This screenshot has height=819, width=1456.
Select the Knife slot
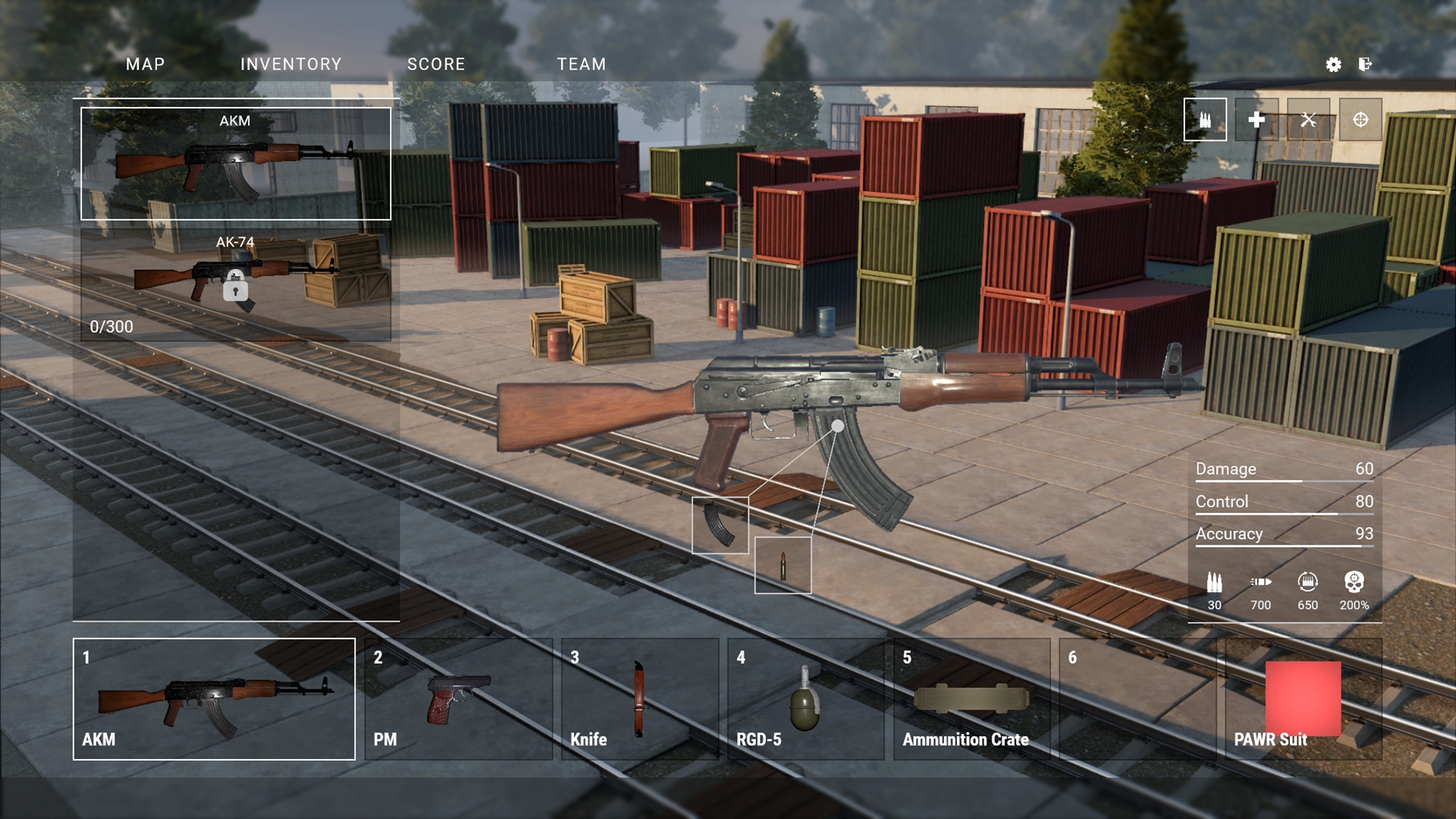639,699
